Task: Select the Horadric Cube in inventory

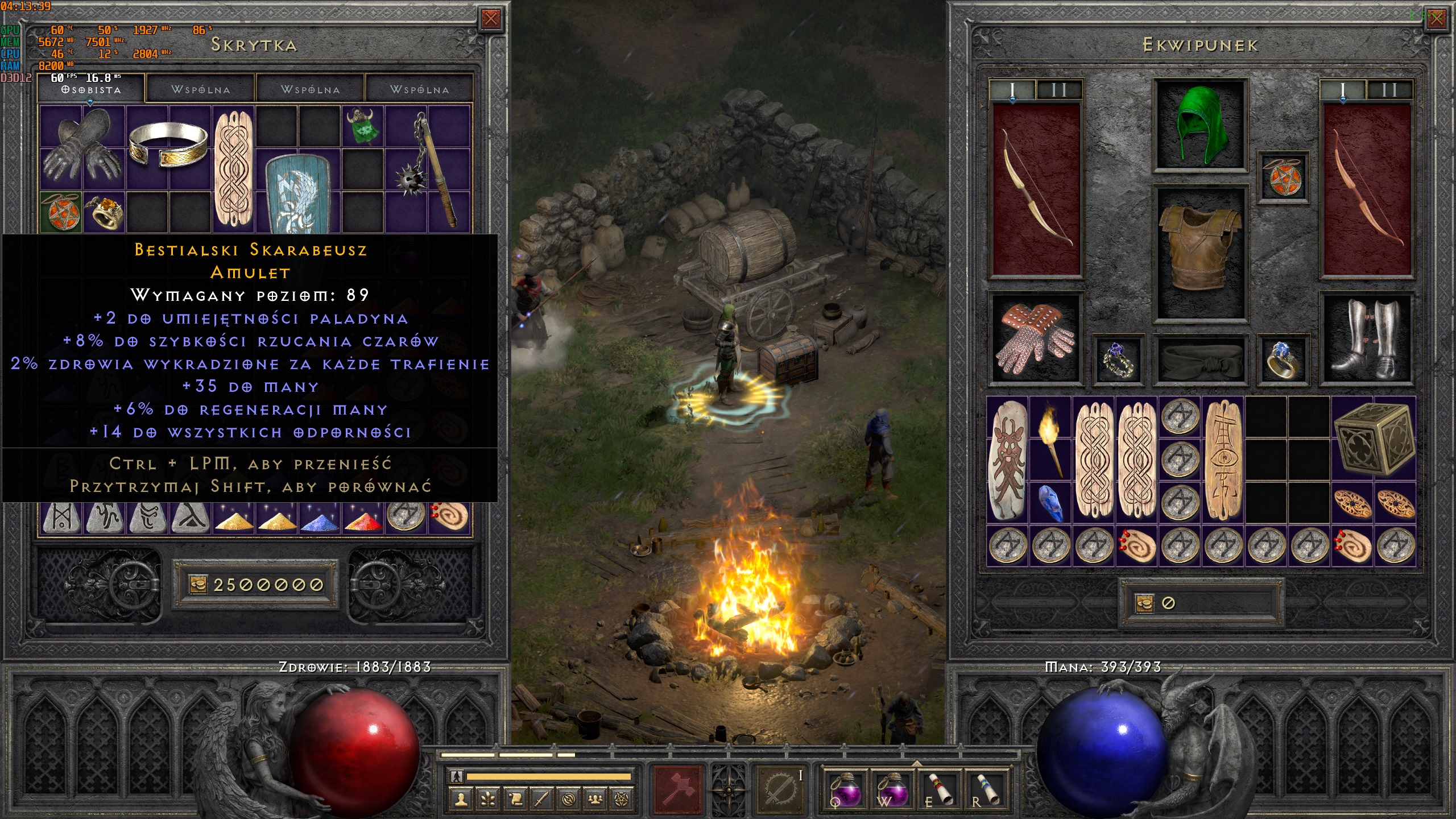Action: 1373,438
